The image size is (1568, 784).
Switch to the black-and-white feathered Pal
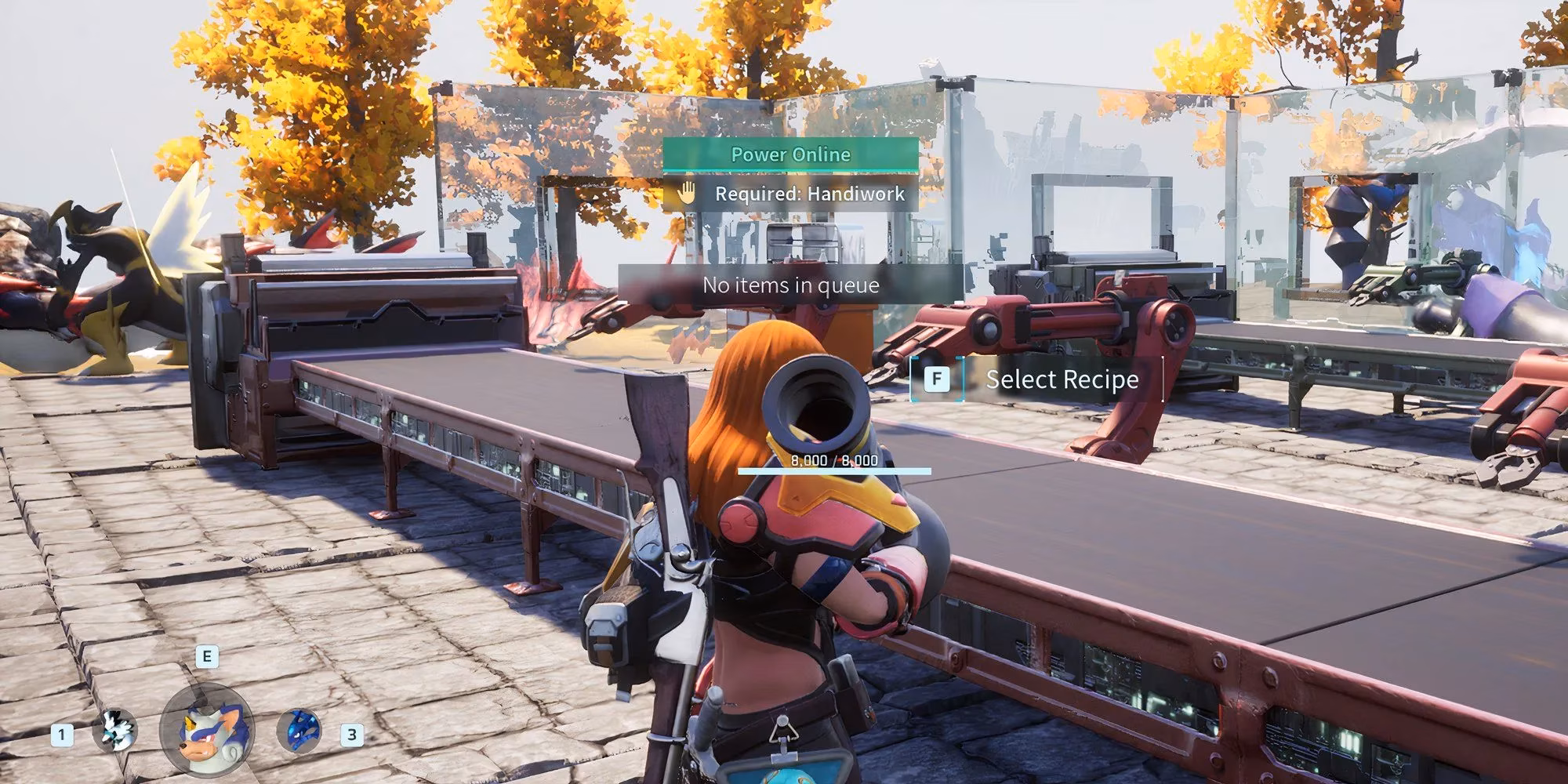[115, 731]
